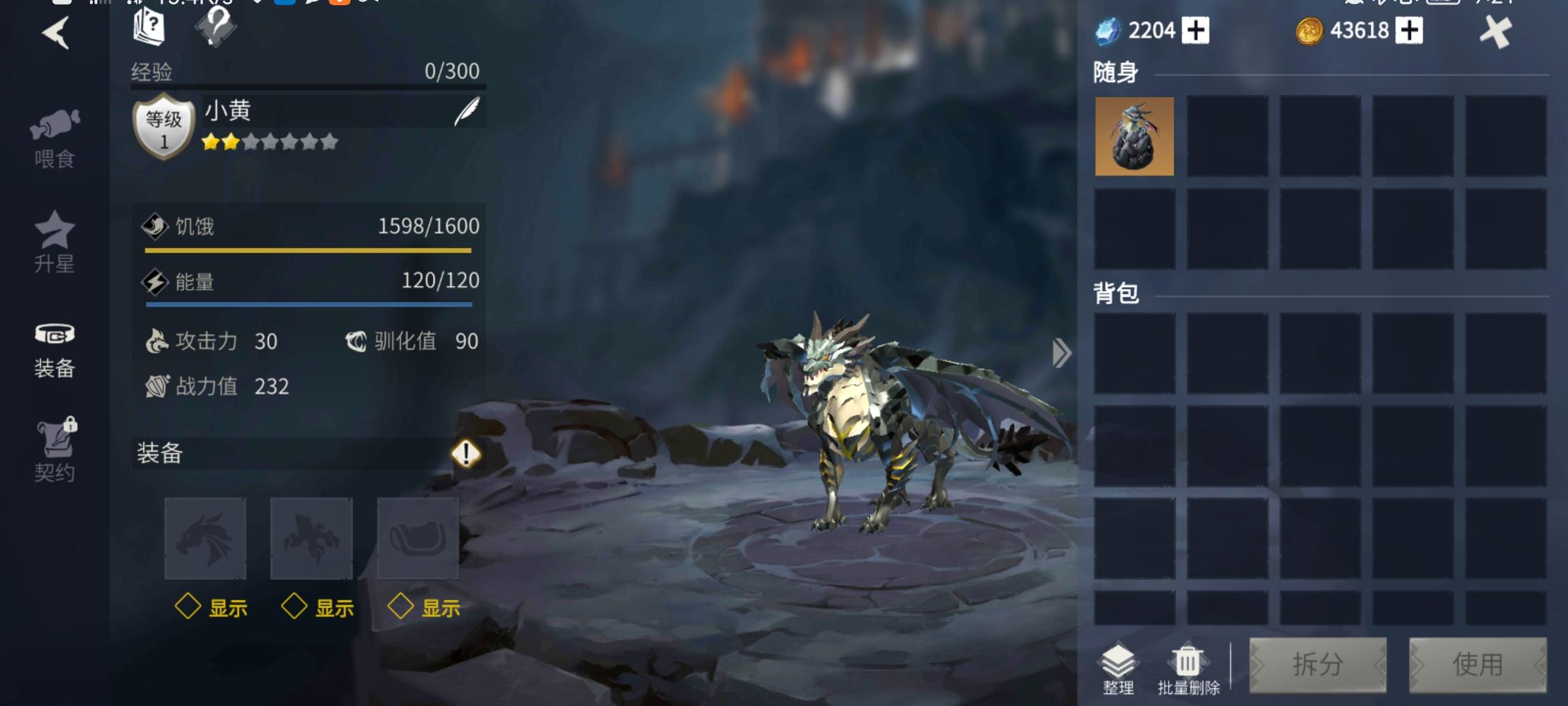Open the 喂食 (Feed) panel
The height and width of the screenshot is (706, 1568).
coord(55,131)
